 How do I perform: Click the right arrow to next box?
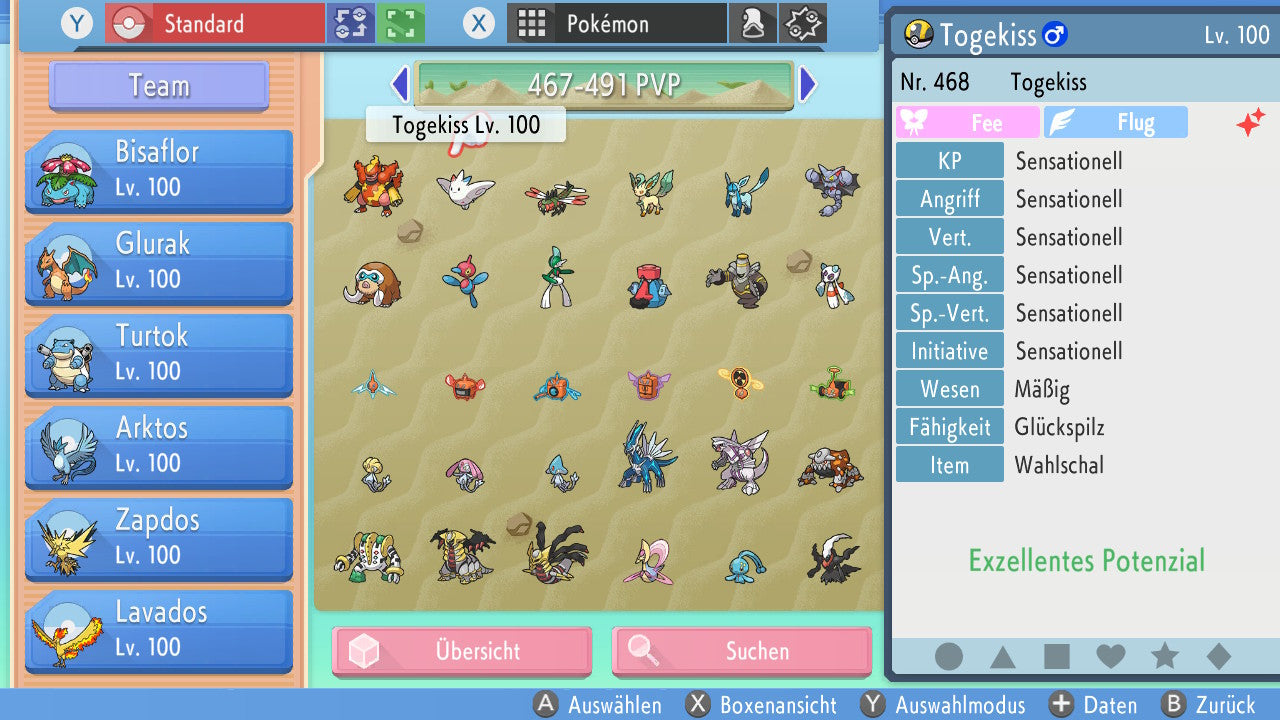808,85
